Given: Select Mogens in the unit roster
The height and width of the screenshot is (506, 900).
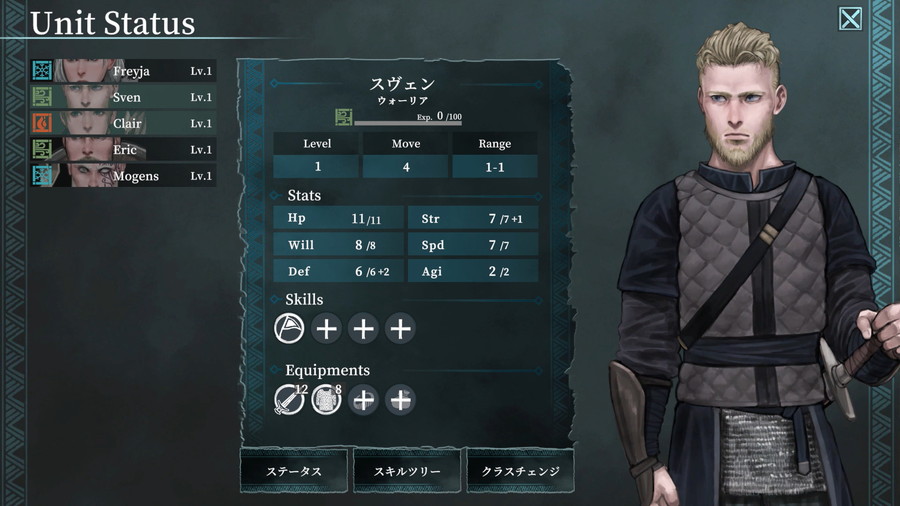Looking at the screenshot, I should click(124, 176).
